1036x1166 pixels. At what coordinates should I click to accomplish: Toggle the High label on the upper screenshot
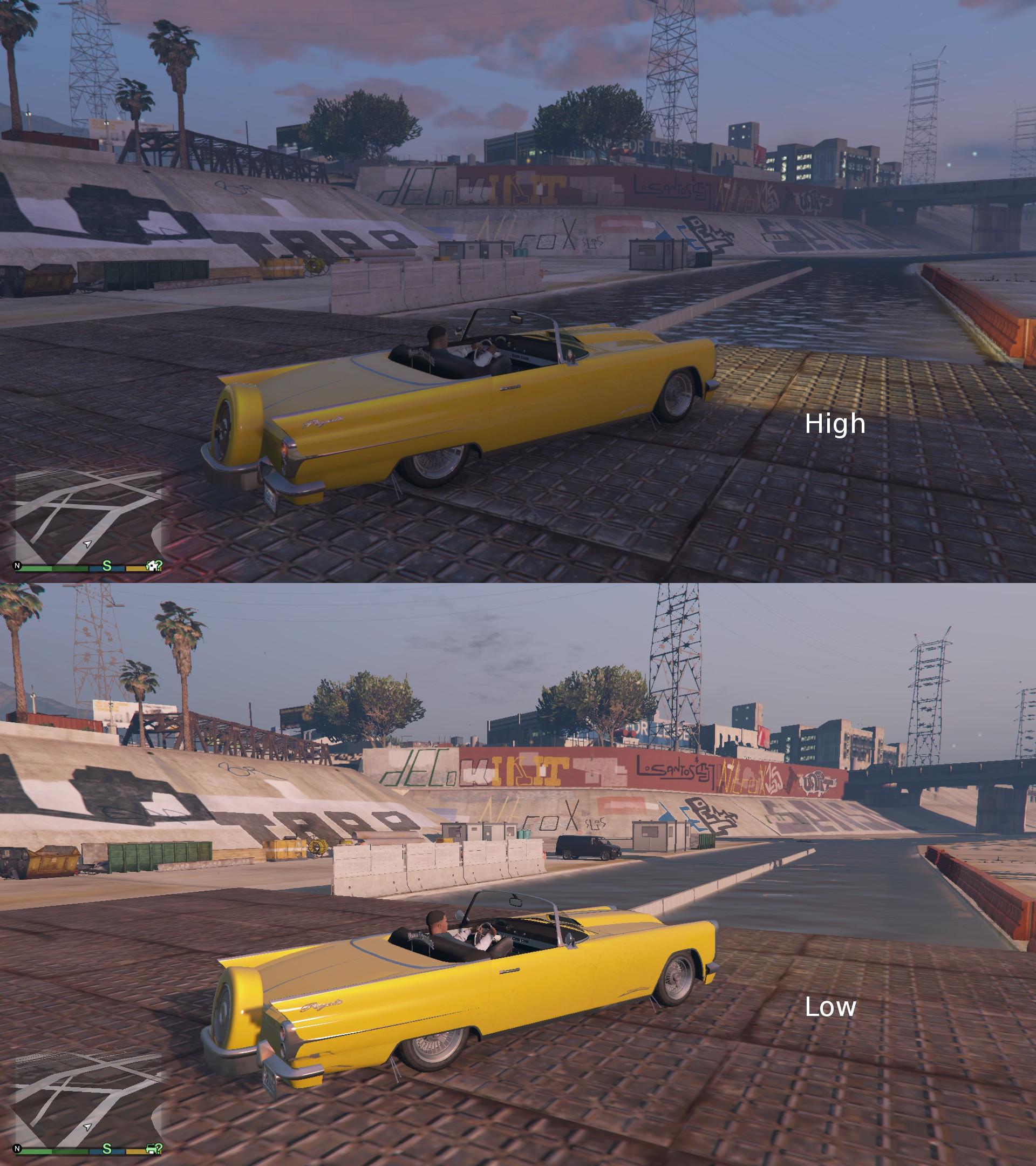[834, 425]
